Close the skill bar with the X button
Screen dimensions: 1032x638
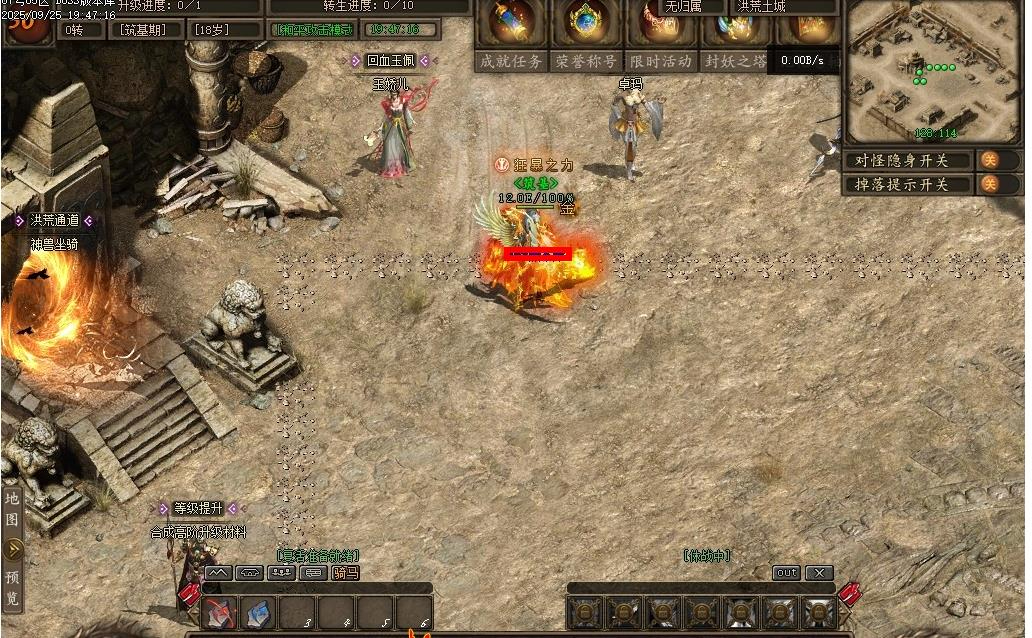coord(819,573)
